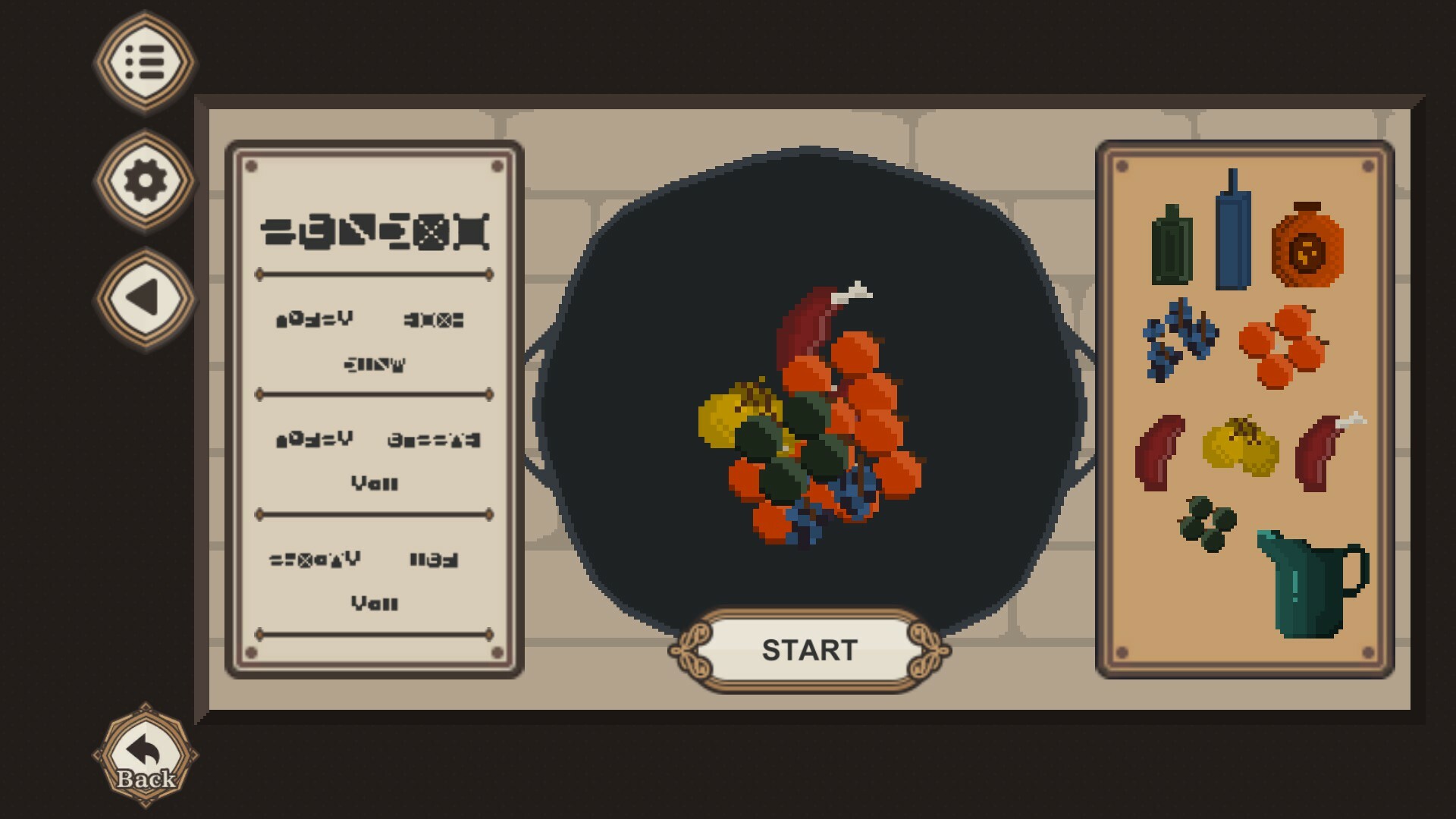Click the first 'Vall' recipe line
The width and height of the screenshot is (1456, 819).
tap(373, 482)
